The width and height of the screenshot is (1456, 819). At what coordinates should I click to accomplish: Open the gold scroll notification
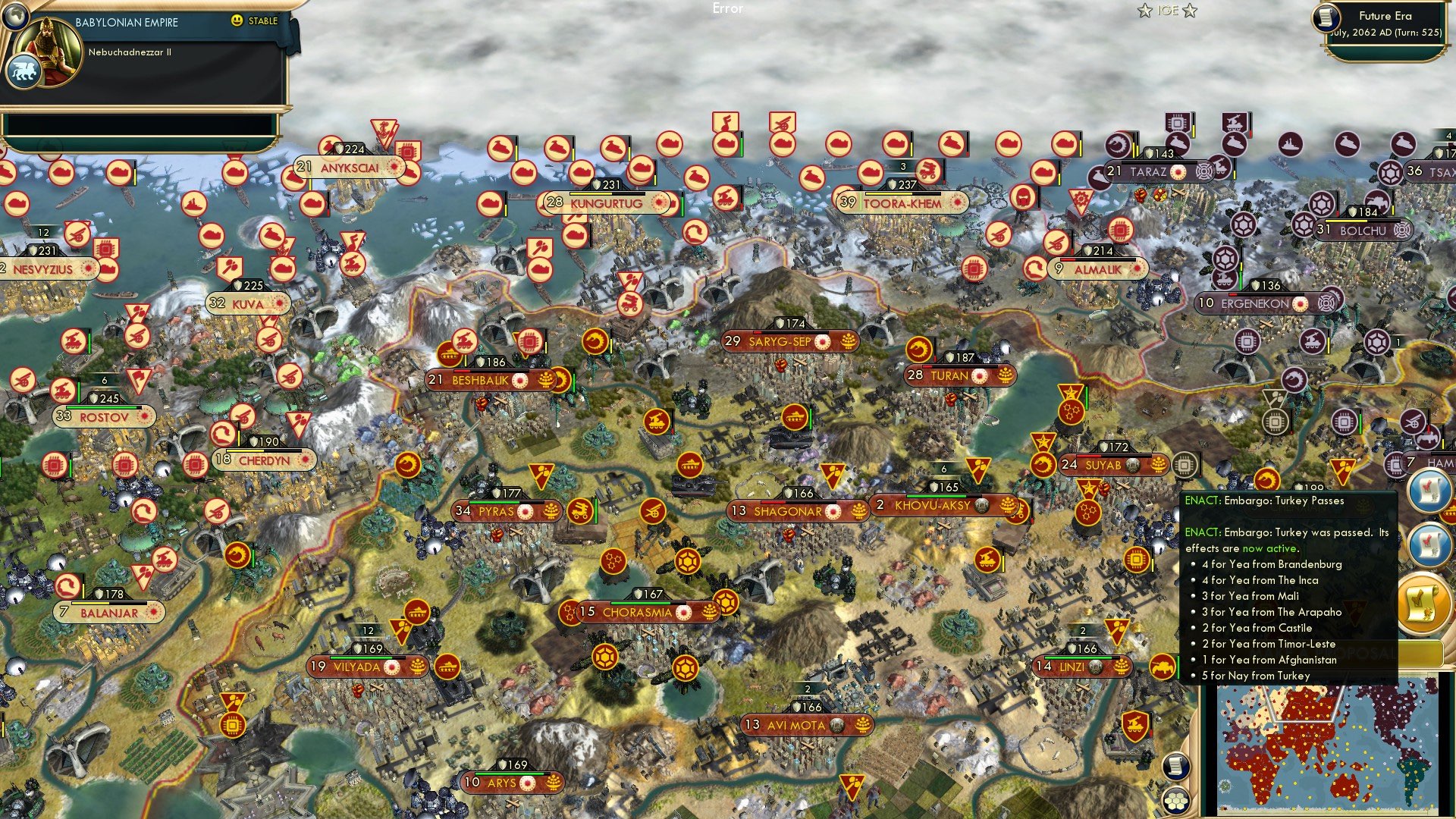[x=1423, y=603]
